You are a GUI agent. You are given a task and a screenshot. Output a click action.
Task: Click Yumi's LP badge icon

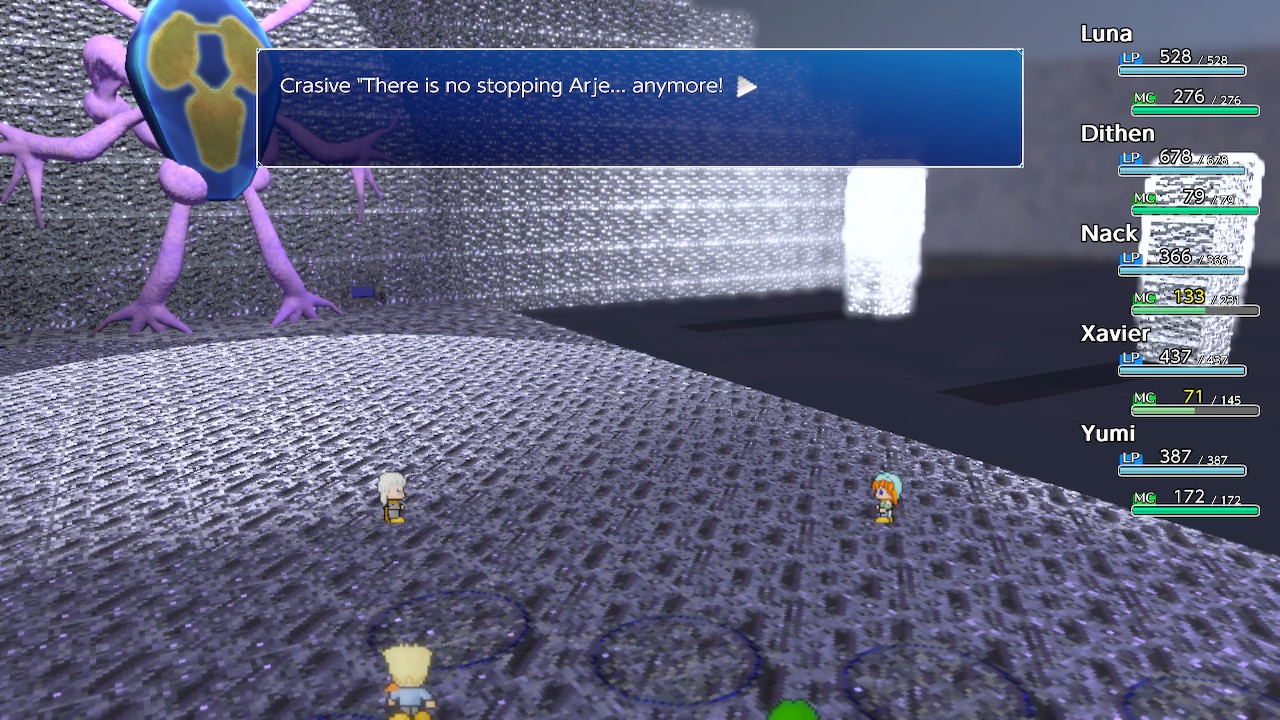click(x=1130, y=458)
